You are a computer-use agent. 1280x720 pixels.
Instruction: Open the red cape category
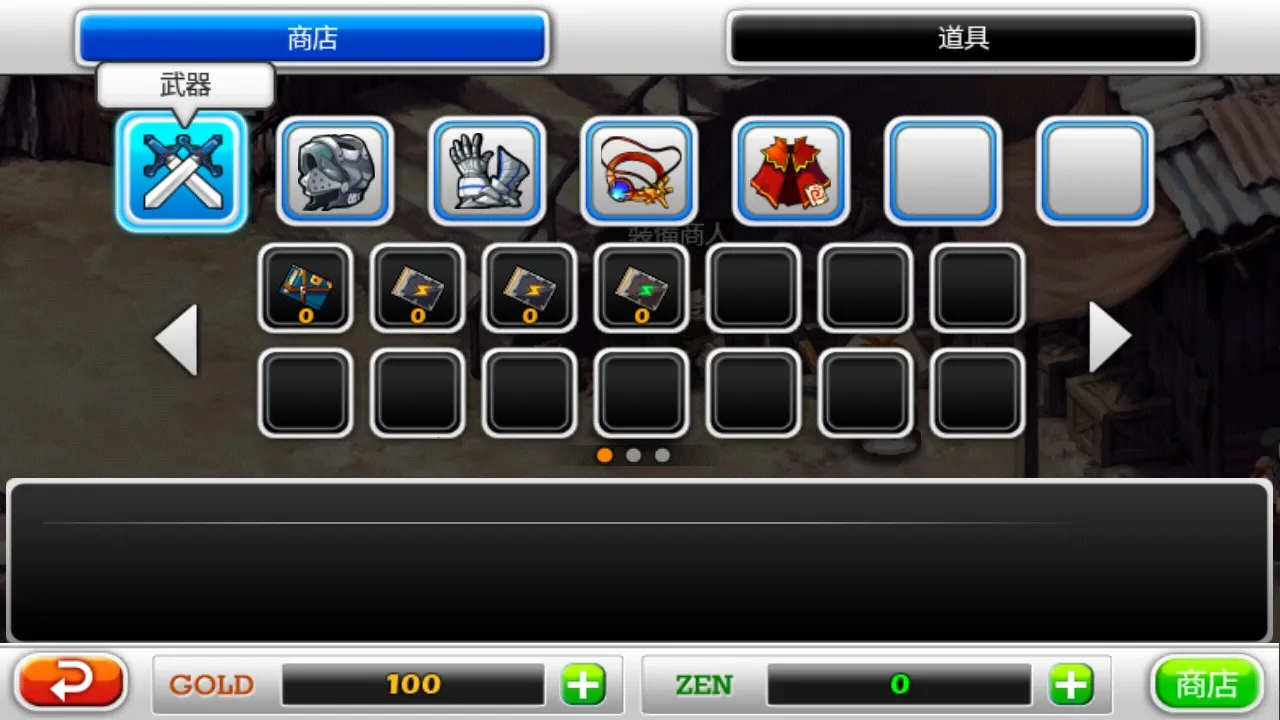[x=791, y=171]
